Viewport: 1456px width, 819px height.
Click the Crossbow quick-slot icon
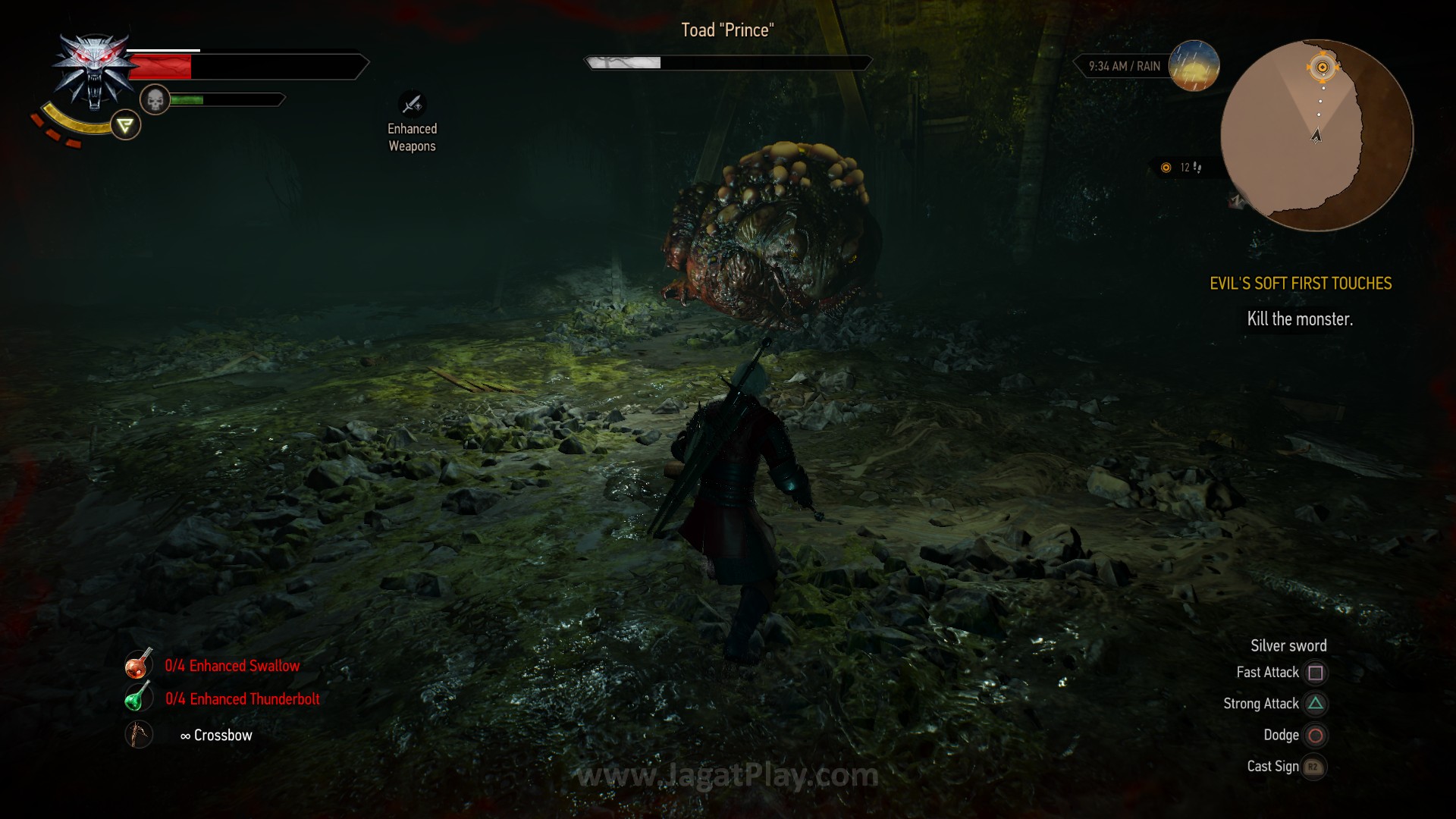[x=138, y=733]
